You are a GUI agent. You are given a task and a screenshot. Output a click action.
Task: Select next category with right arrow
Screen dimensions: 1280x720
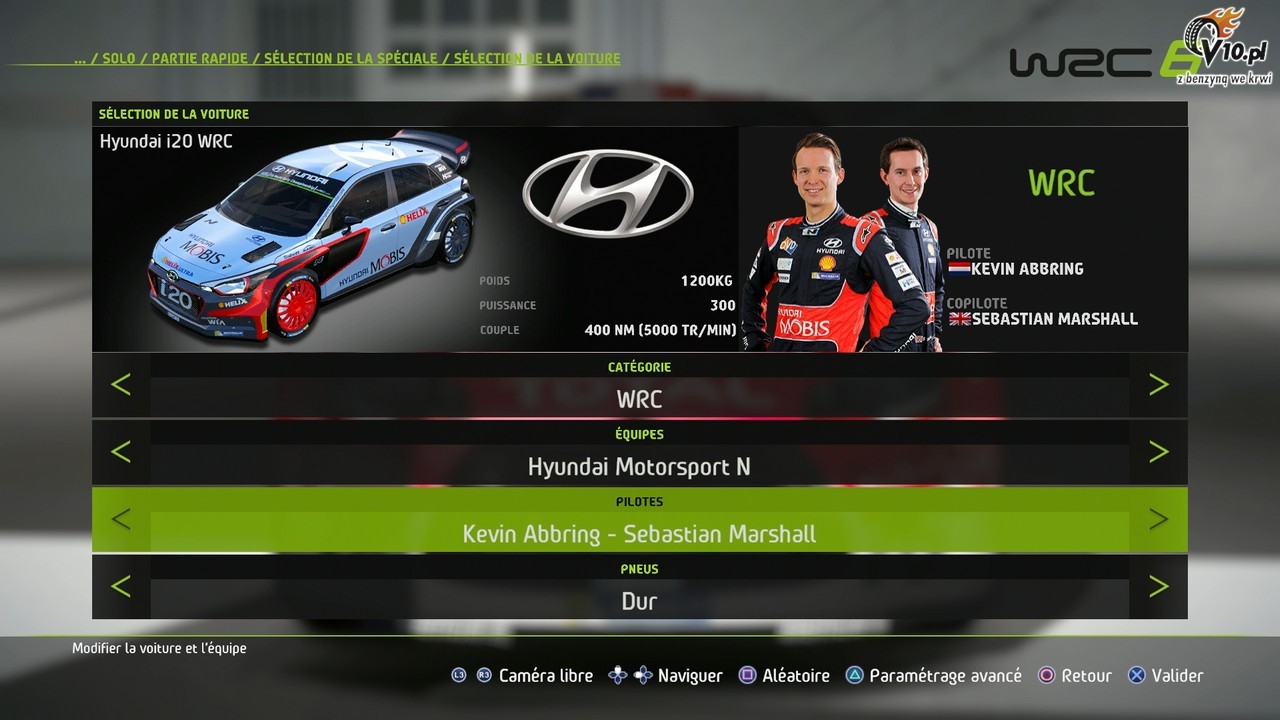tap(1158, 384)
